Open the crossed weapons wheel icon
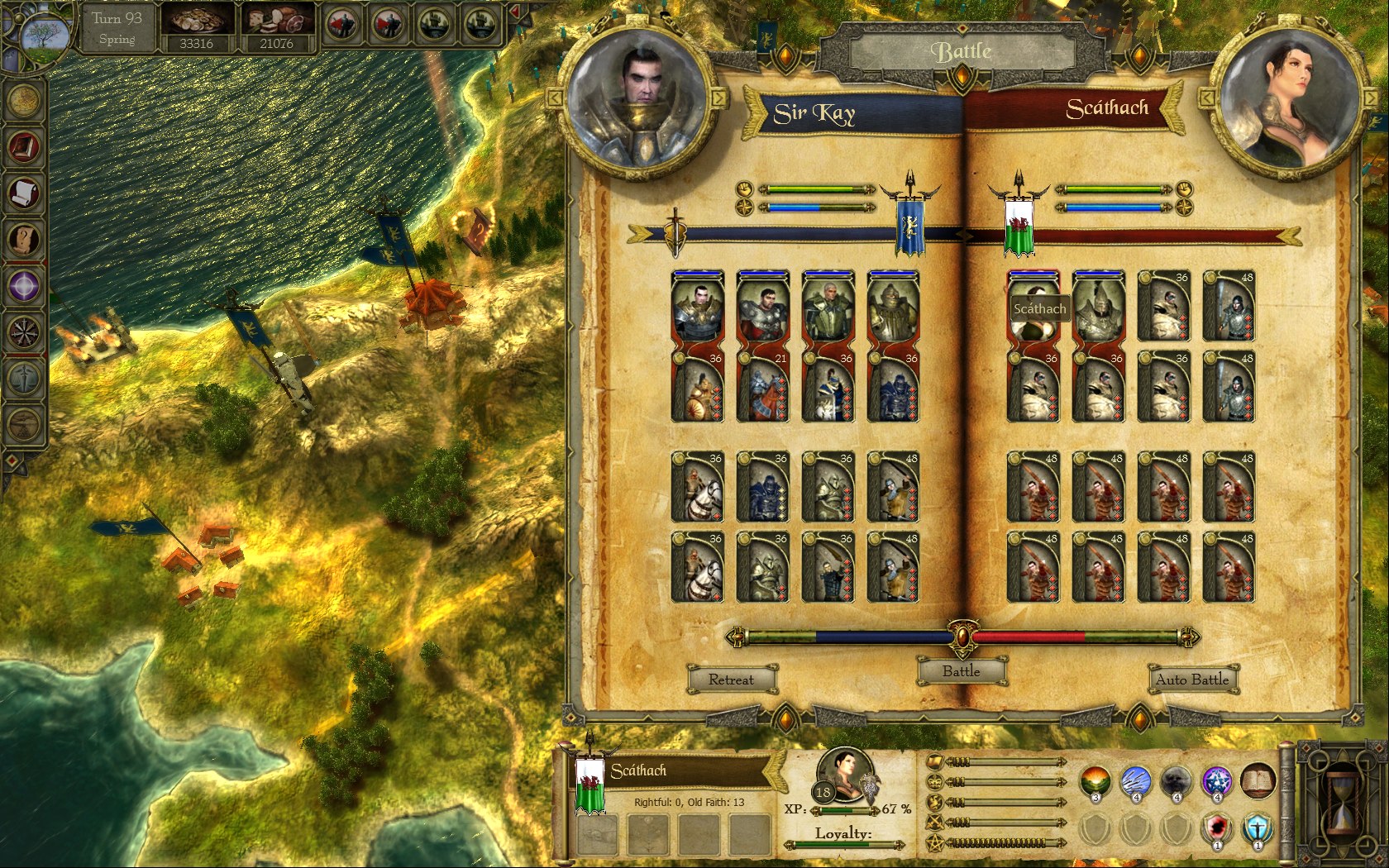The image size is (1389, 868). 24,332
